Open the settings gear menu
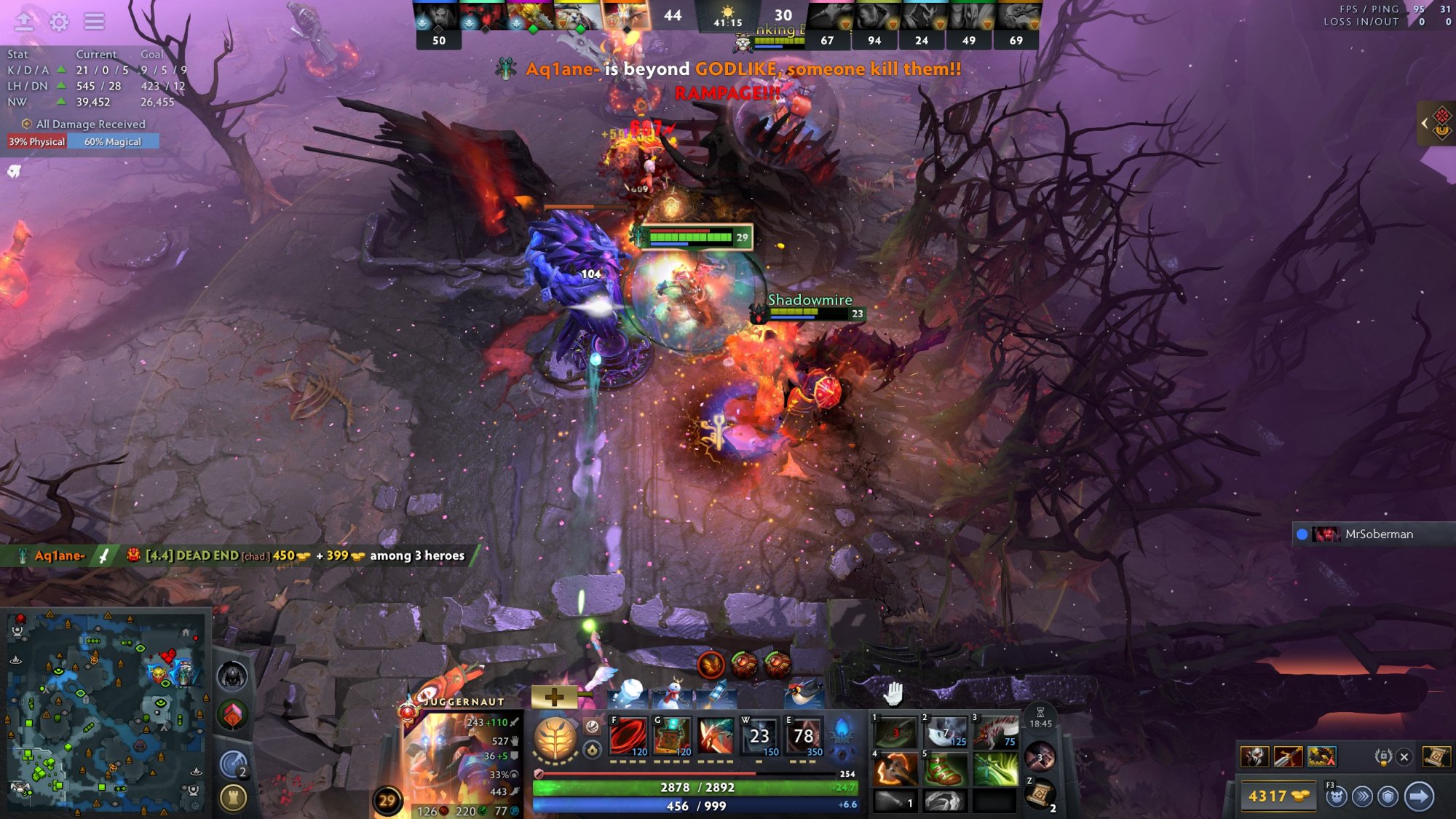The height and width of the screenshot is (819, 1456). 59,22
